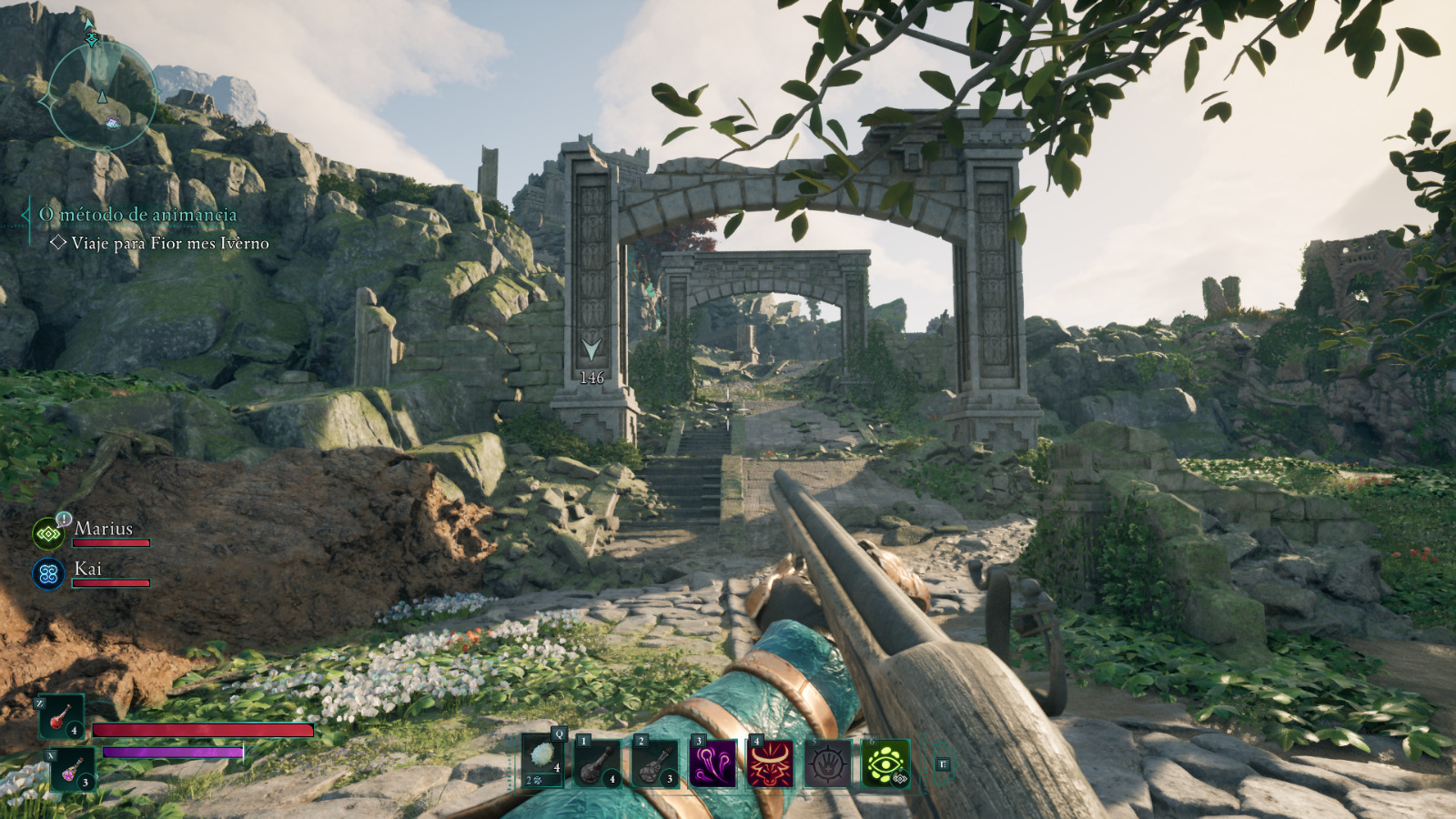Viewport: 1456px width, 819px height.
Task: Activate the green eye companion ability
Action: 885,763
